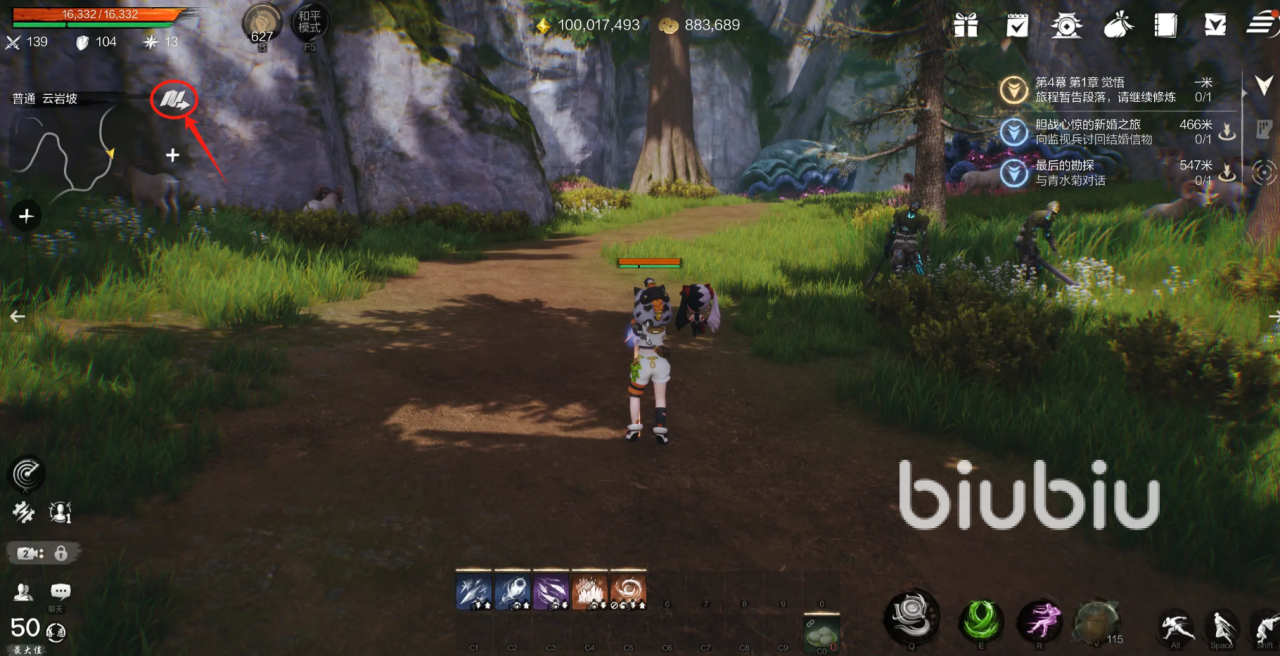This screenshot has width=1280, height=656.
Task: Open the daily check-in calendar icon
Action: pos(1017,25)
